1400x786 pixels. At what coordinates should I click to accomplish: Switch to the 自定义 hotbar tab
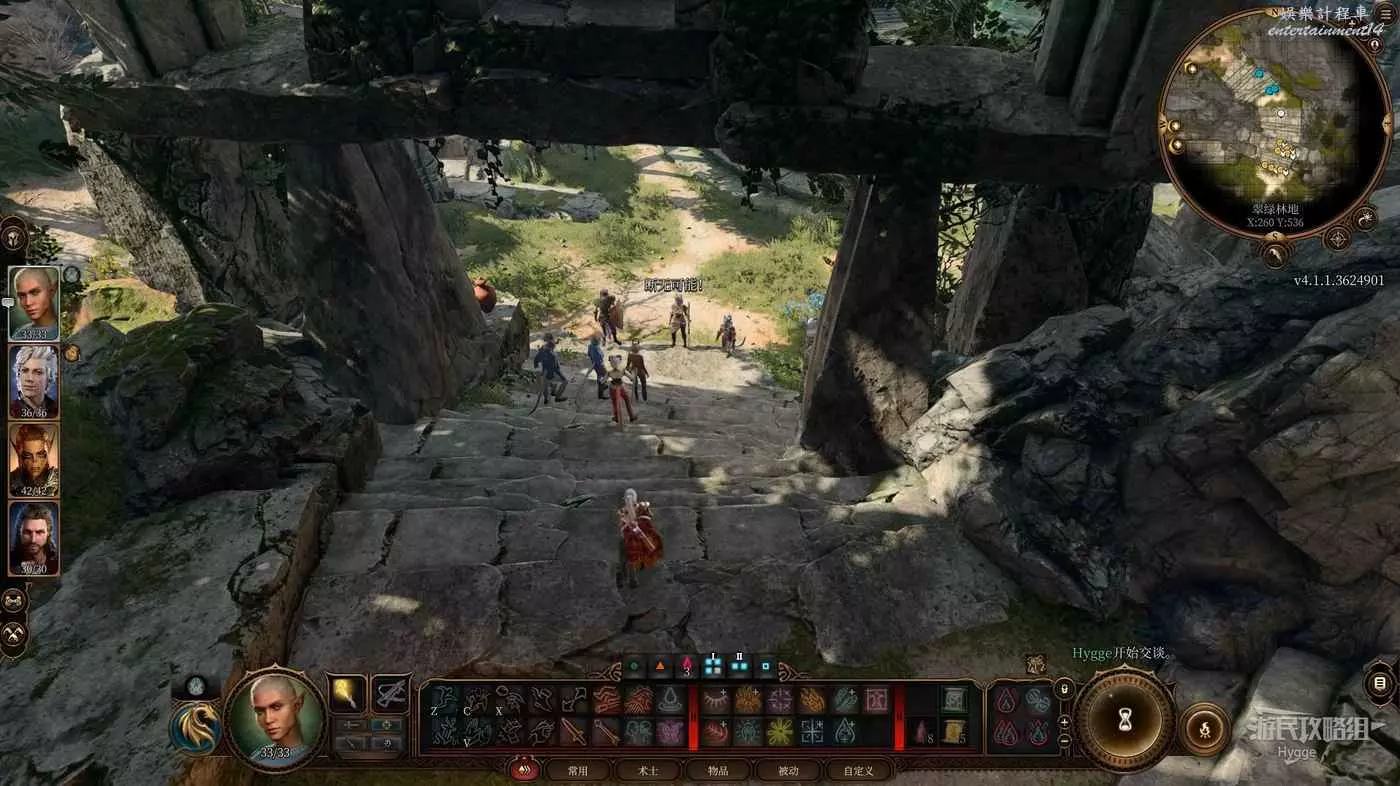(858, 771)
